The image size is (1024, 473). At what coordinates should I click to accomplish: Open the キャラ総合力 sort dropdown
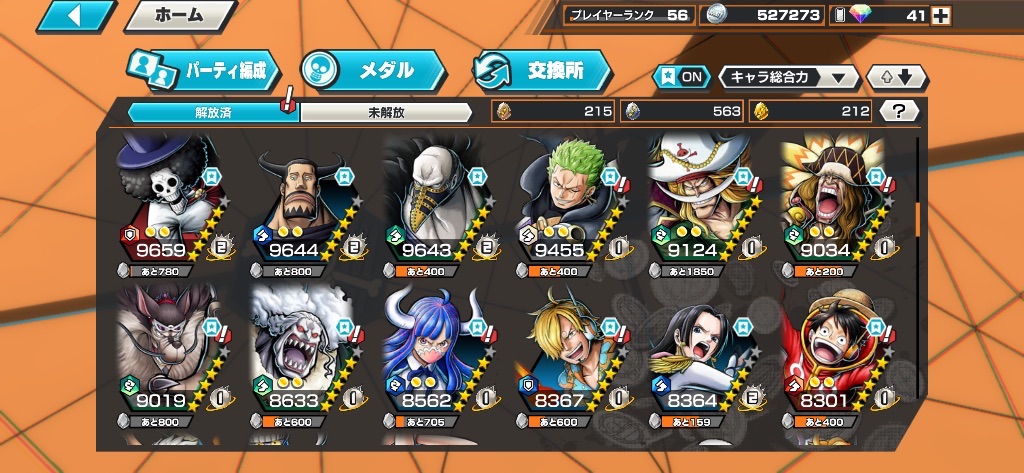point(789,77)
